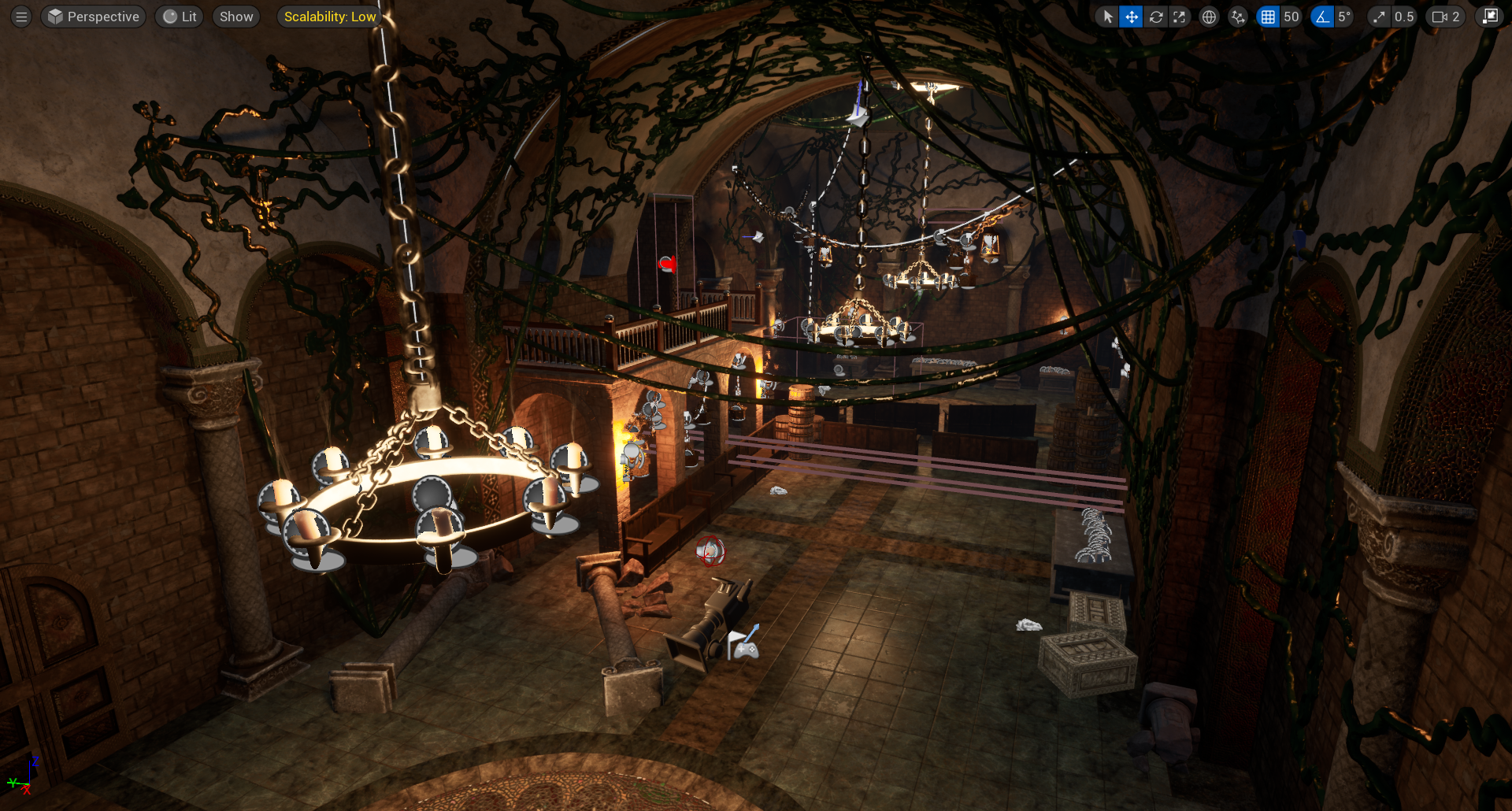Open the camera speed setting

(1446, 17)
